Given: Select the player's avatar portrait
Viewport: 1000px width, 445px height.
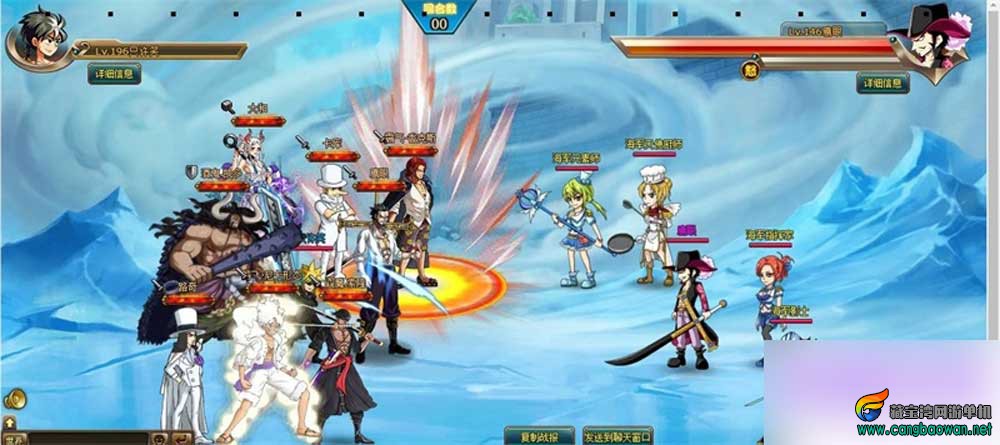Looking at the screenshot, I should pos(35,37).
